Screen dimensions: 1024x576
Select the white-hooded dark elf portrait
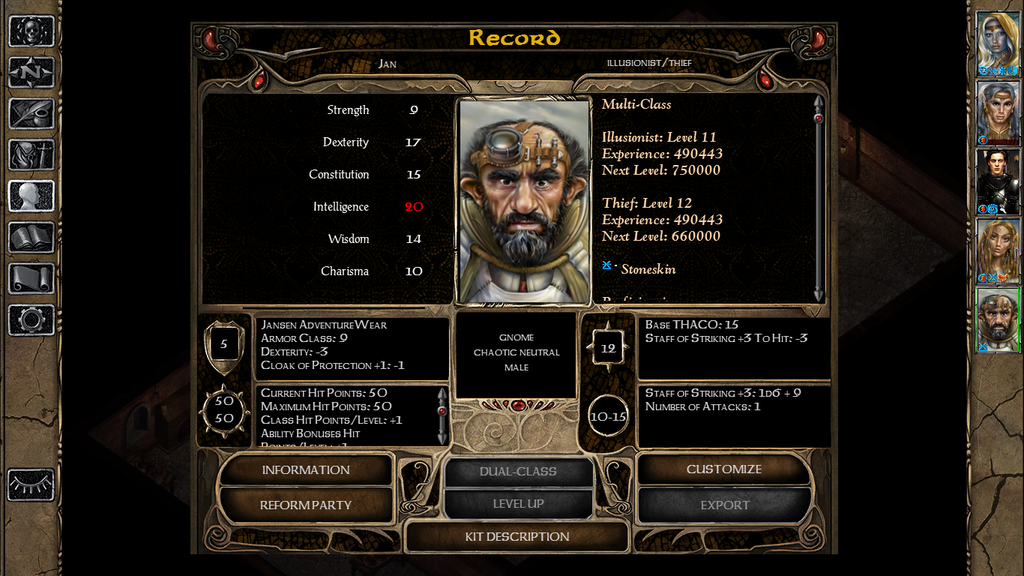997,44
